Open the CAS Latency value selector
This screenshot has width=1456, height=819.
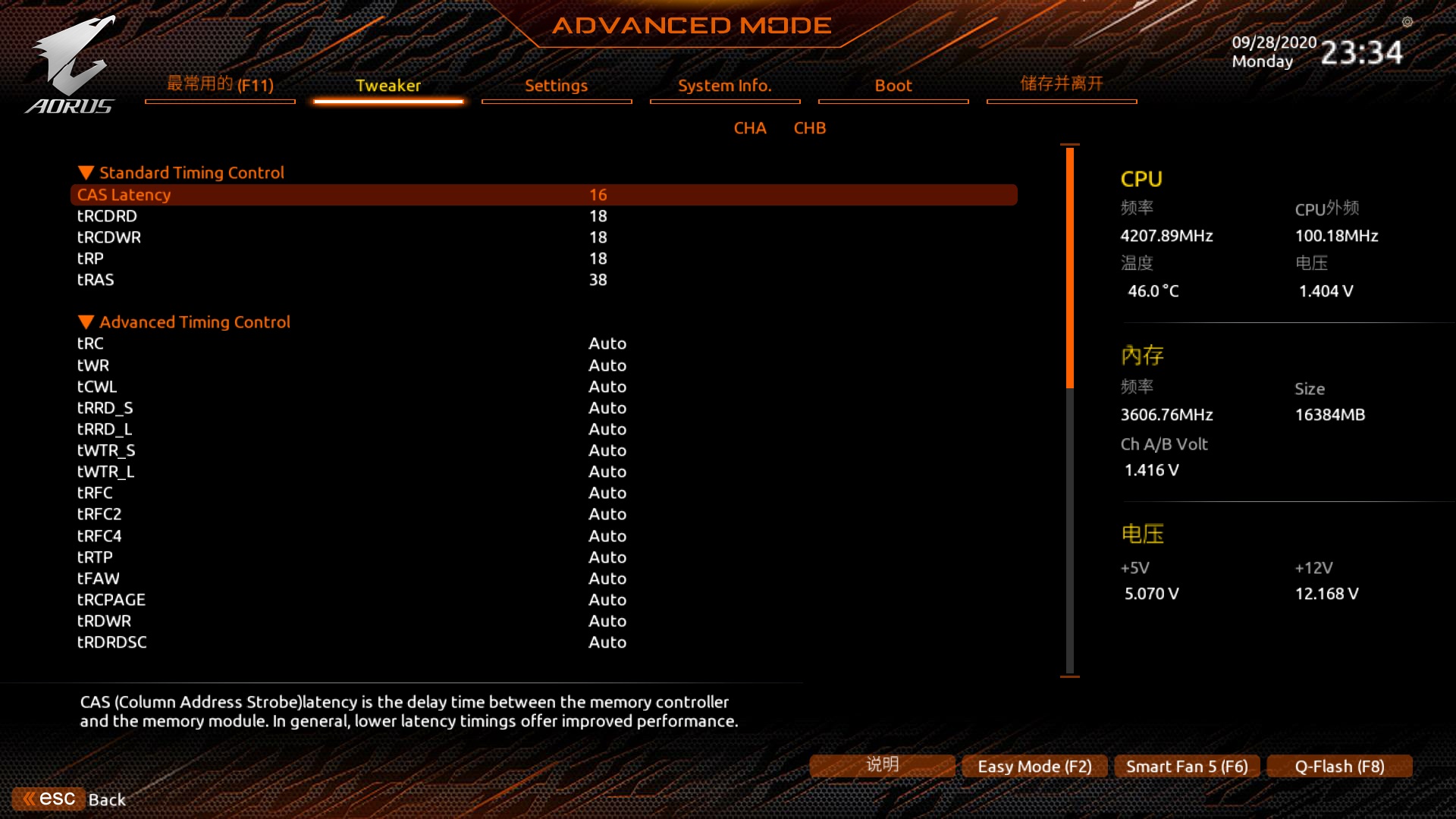click(x=598, y=195)
